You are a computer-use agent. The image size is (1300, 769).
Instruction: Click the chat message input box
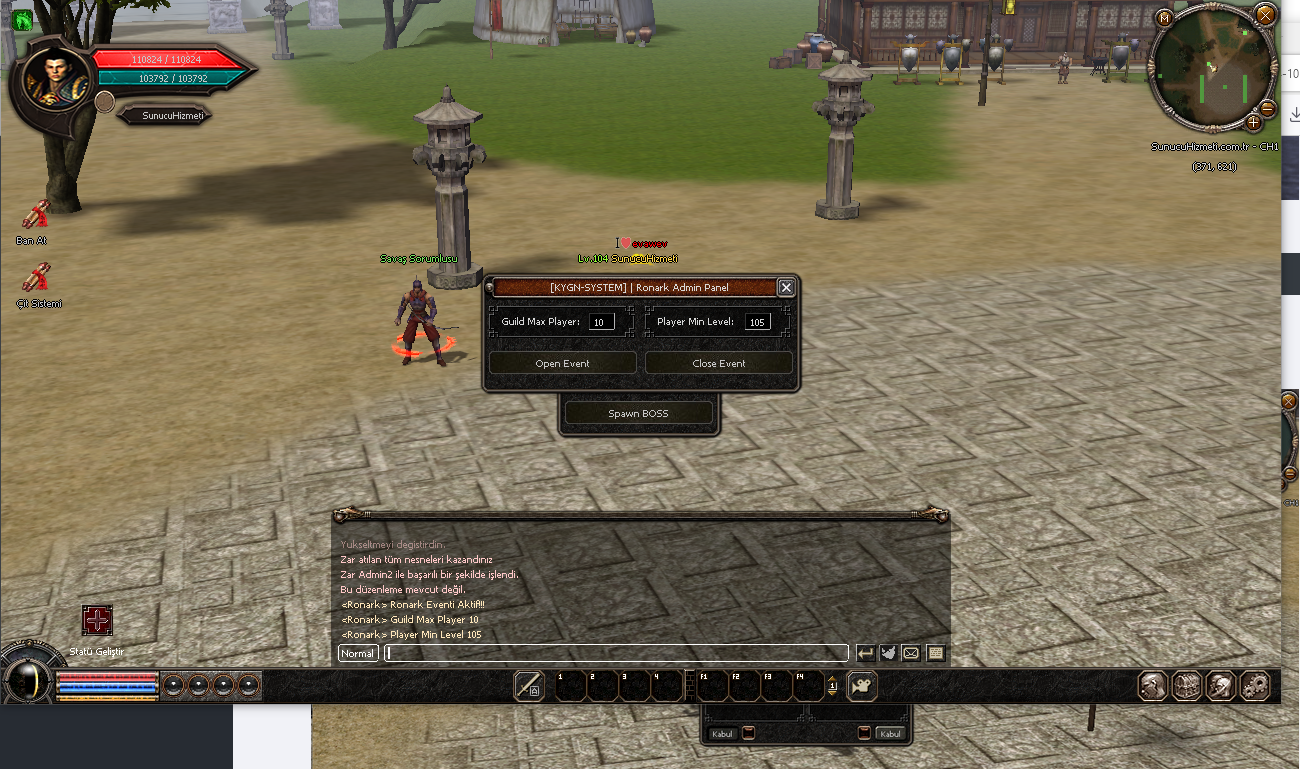pyautogui.click(x=616, y=654)
